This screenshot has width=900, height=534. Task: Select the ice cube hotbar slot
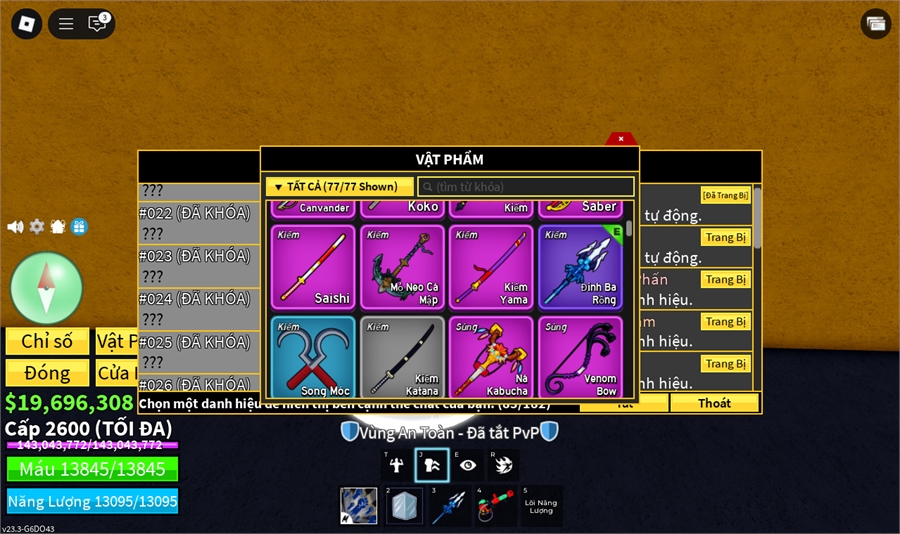(405, 506)
